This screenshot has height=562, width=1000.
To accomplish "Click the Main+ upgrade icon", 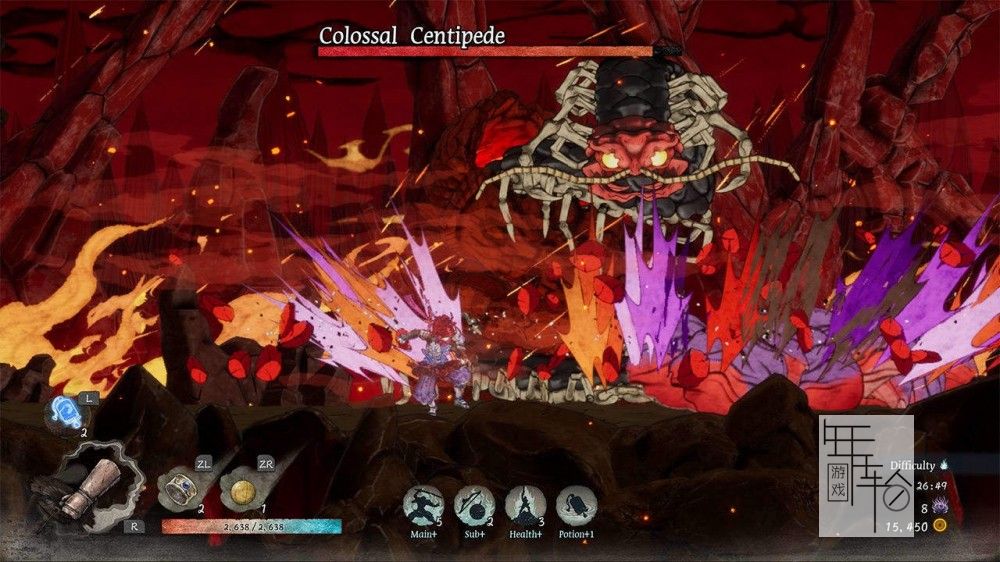I will click(x=423, y=505).
